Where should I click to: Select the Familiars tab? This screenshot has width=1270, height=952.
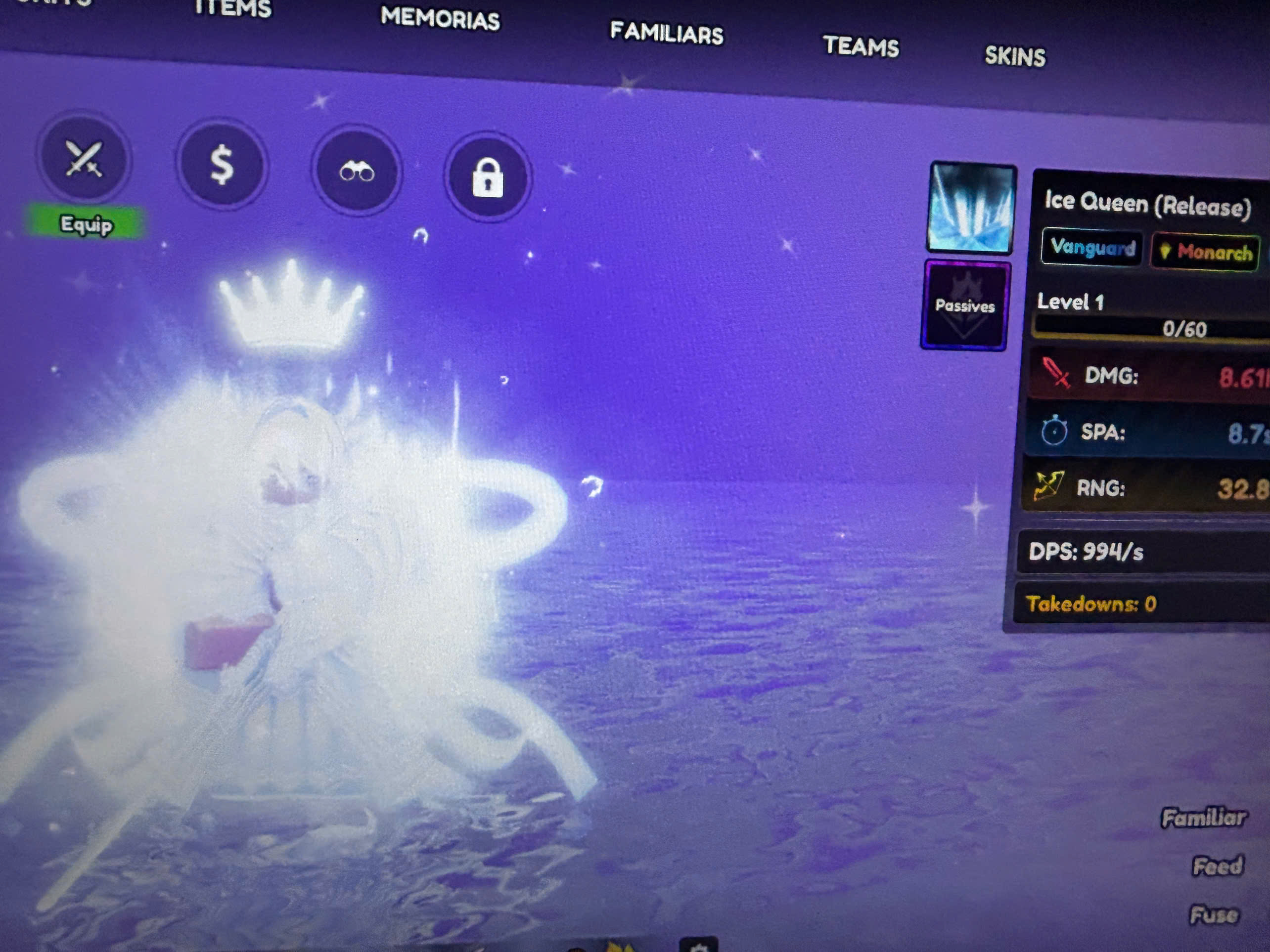tap(666, 33)
